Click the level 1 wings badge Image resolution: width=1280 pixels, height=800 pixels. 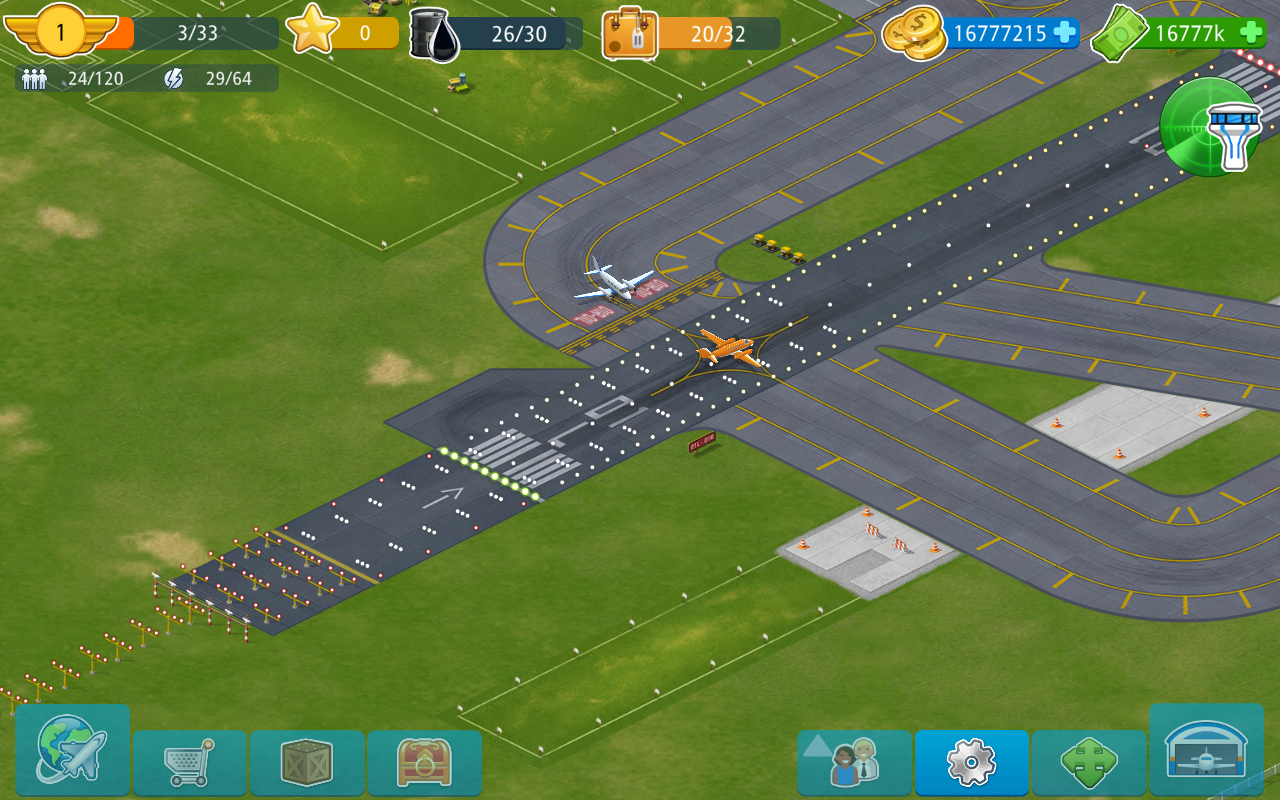click(x=60, y=32)
